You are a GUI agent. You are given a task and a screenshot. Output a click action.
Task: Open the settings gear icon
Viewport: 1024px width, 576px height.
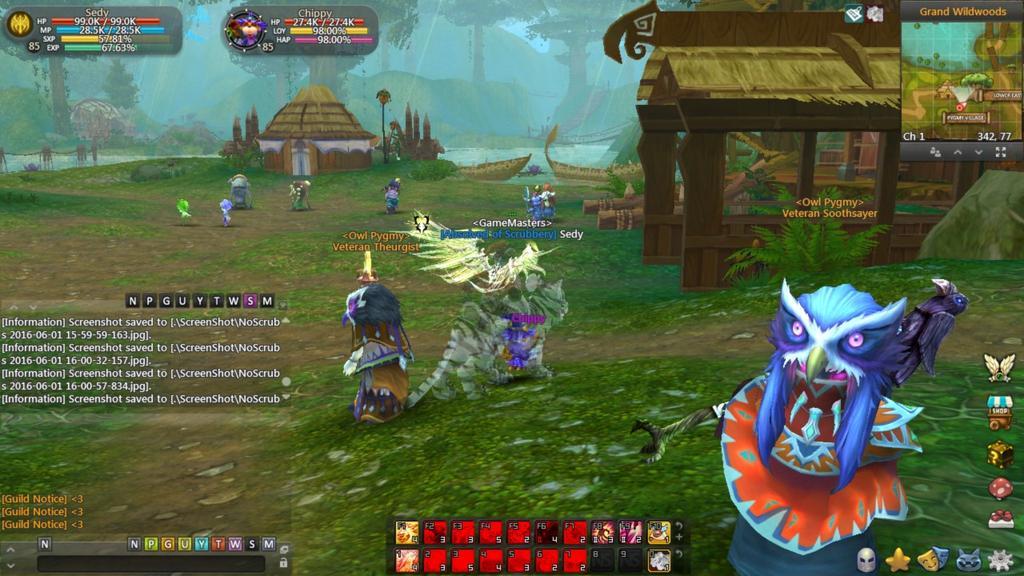tap(999, 560)
